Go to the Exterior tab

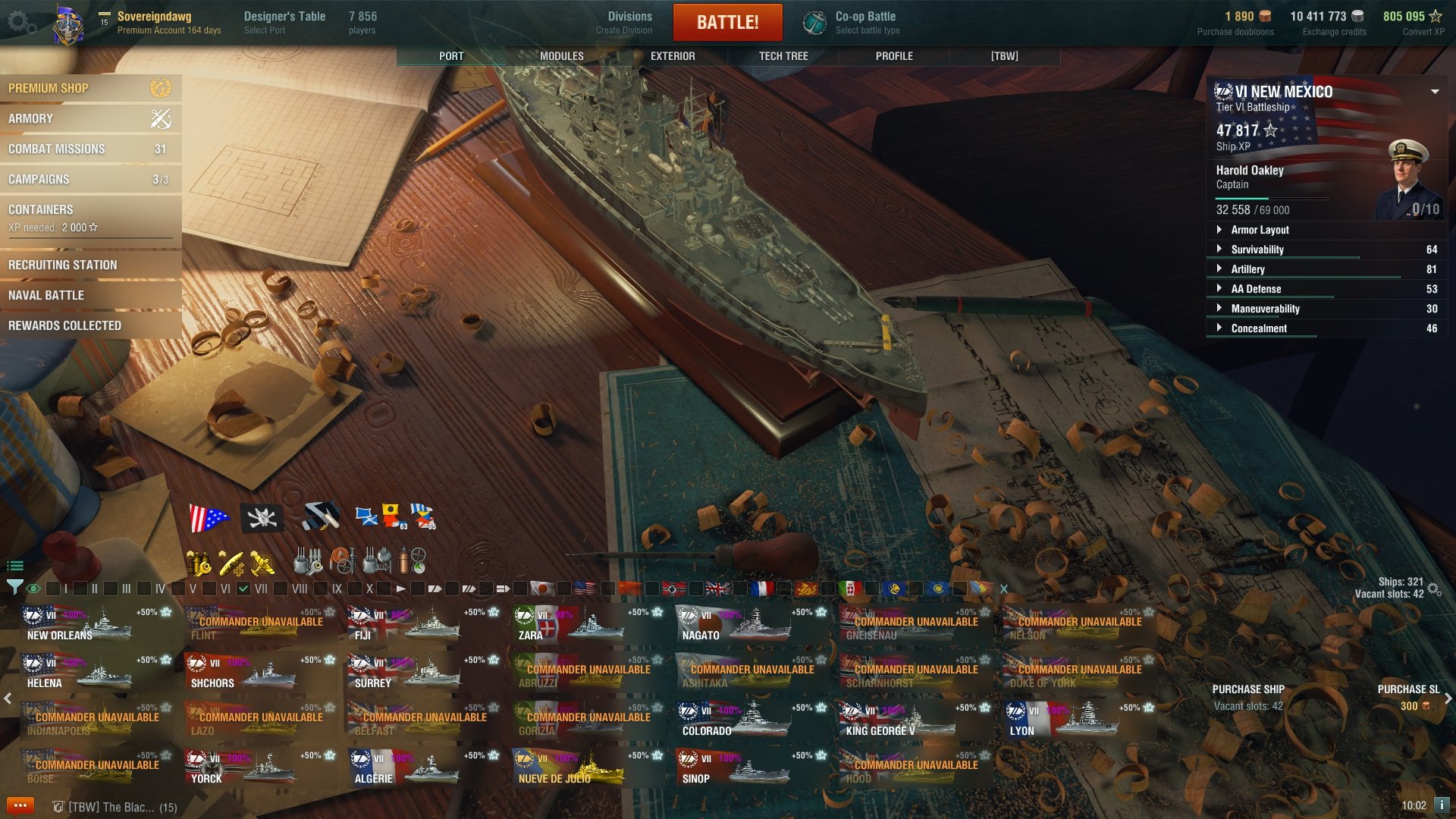(673, 56)
